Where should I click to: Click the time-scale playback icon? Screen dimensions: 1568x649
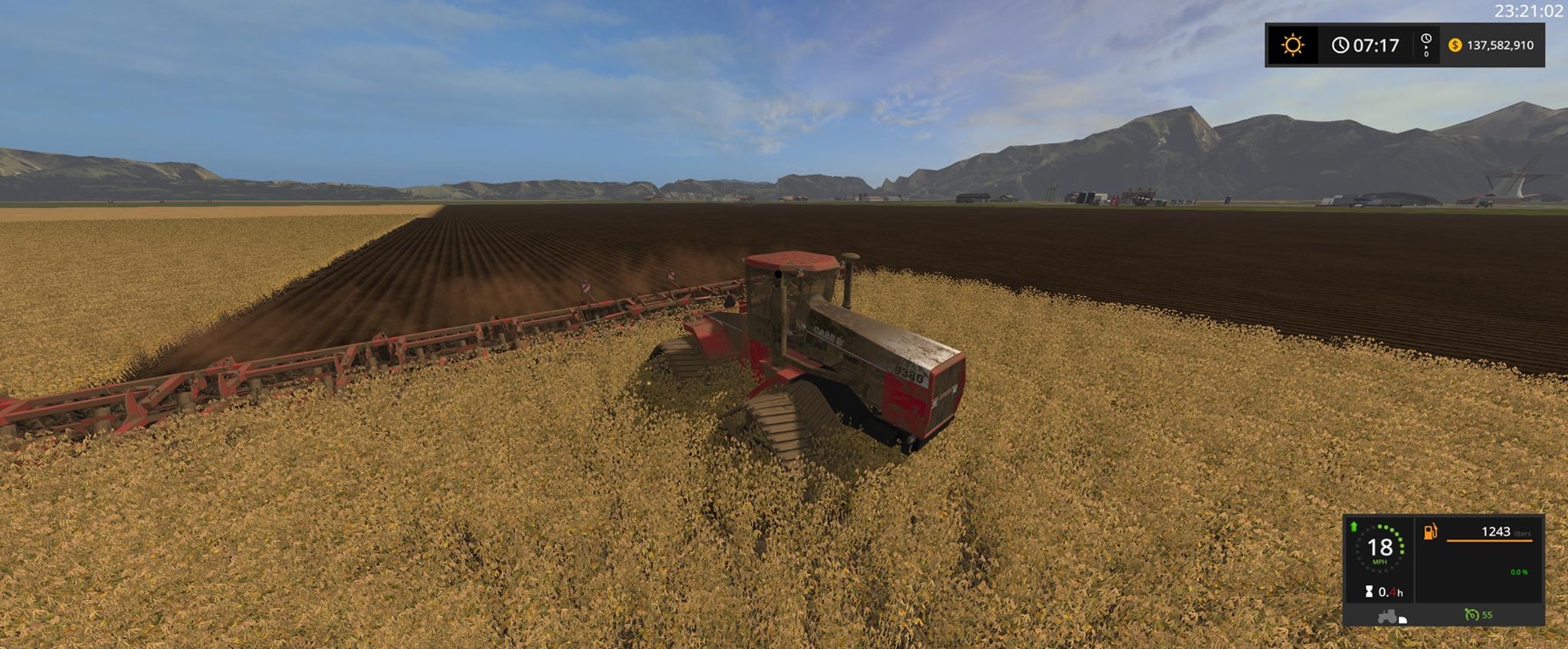[x=1426, y=44]
